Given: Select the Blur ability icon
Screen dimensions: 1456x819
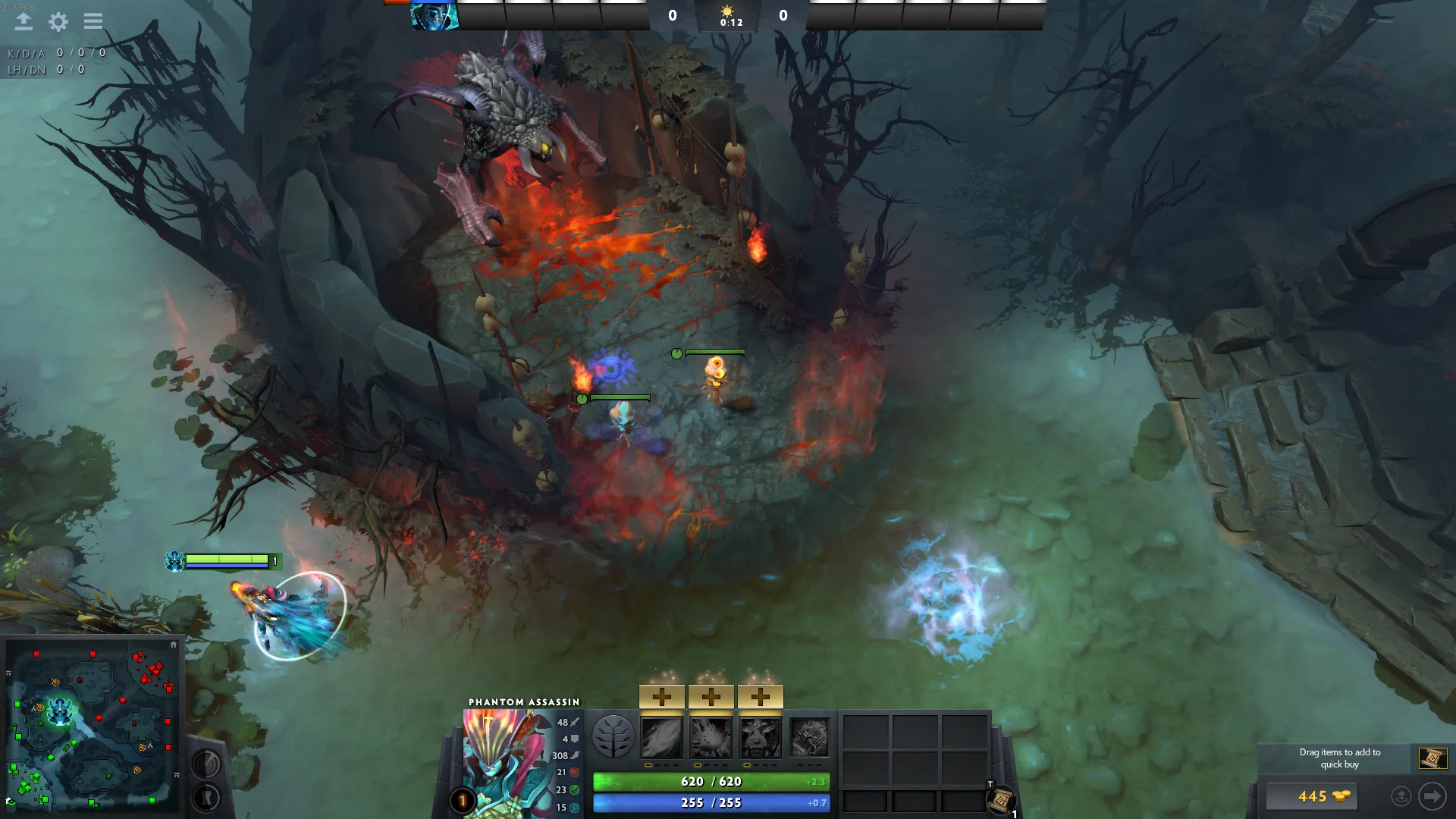Looking at the screenshot, I should pos(761,738).
